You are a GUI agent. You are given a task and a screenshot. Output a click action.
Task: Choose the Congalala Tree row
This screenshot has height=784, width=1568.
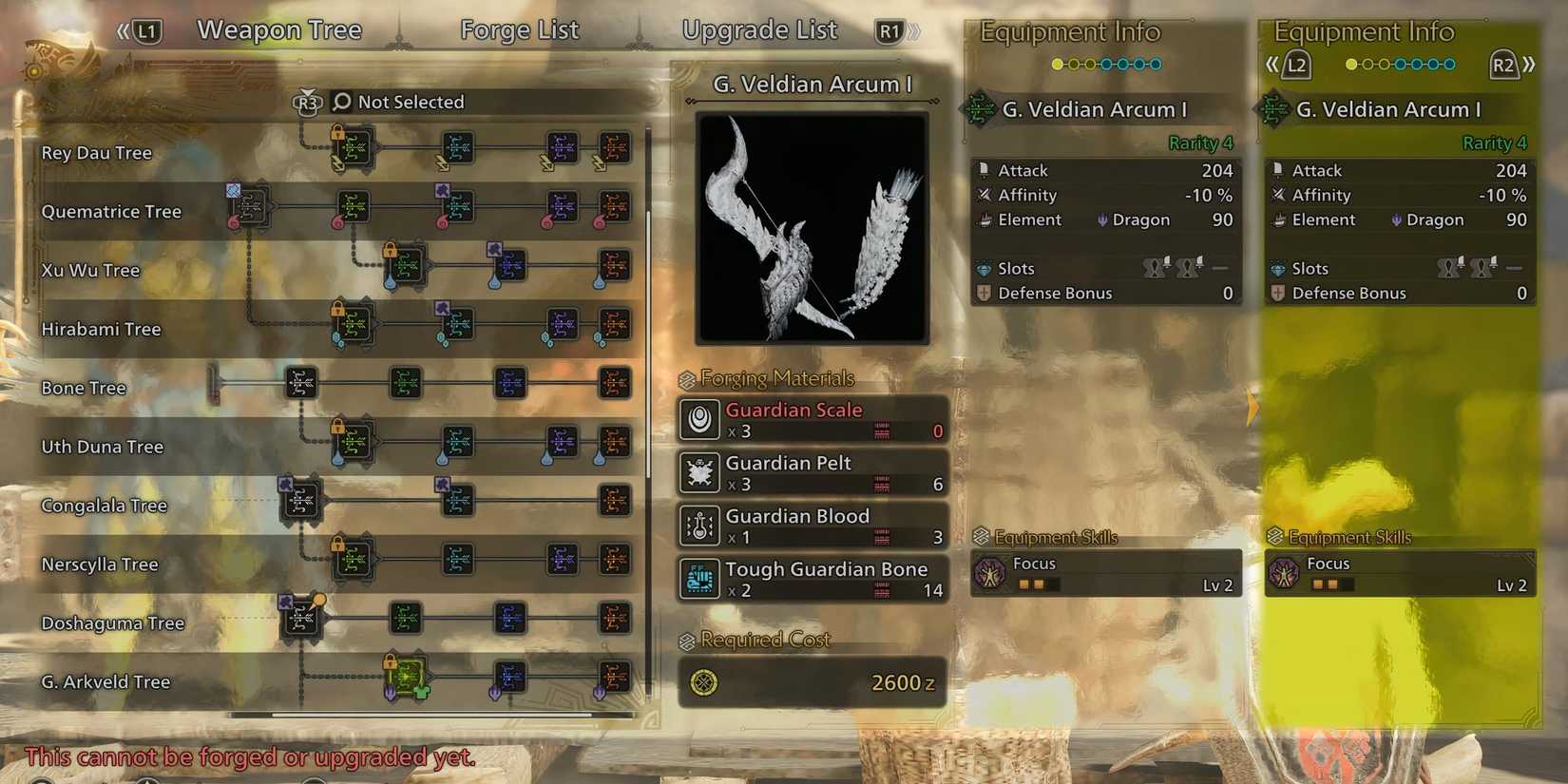pyautogui.click(x=104, y=506)
